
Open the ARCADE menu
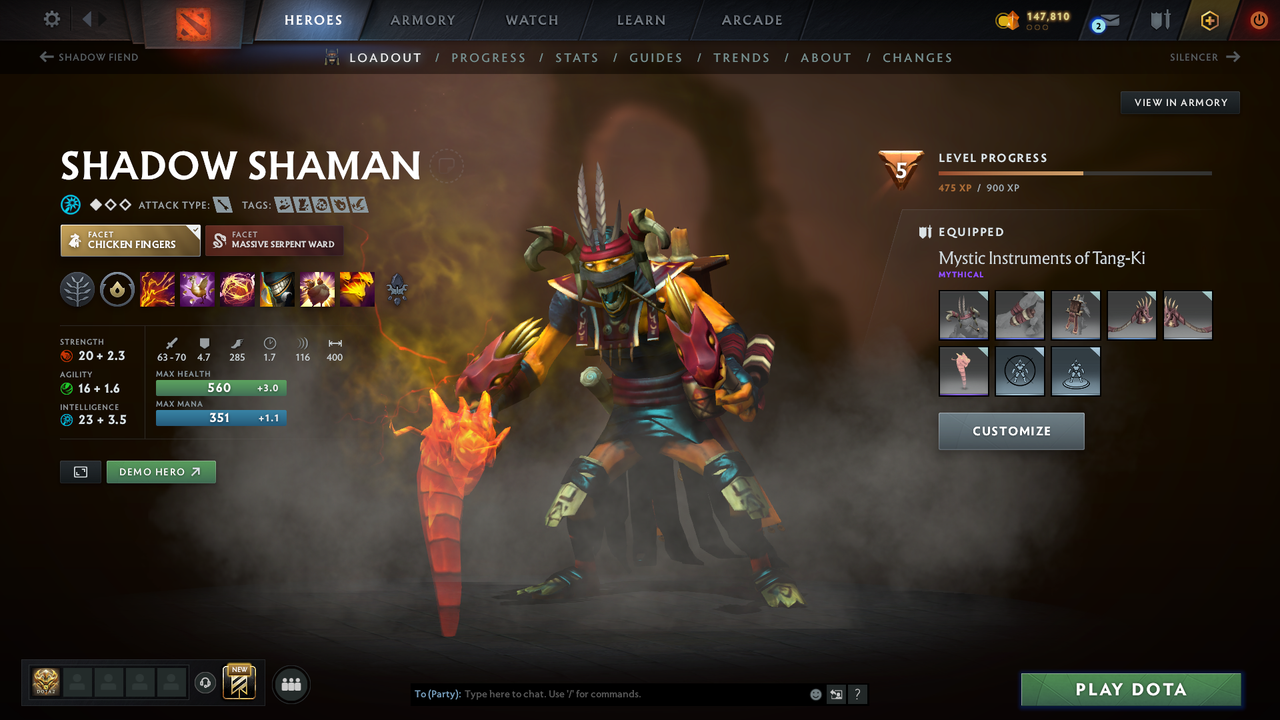coord(751,20)
